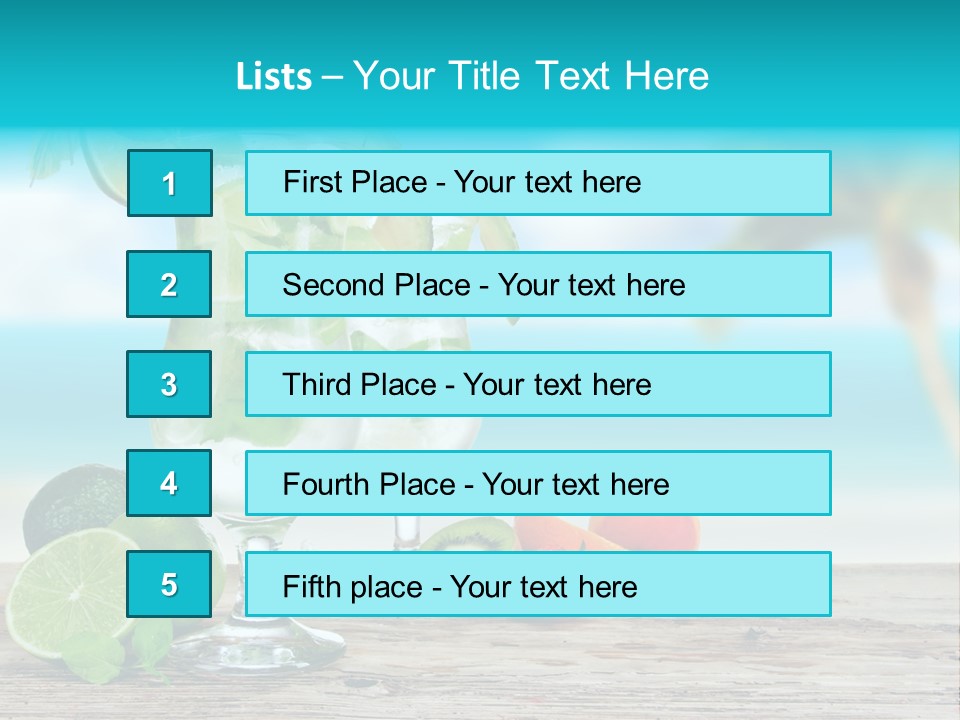This screenshot has width=960, height=720.
Task: Click the number 5 box
Action: (169, 584)
